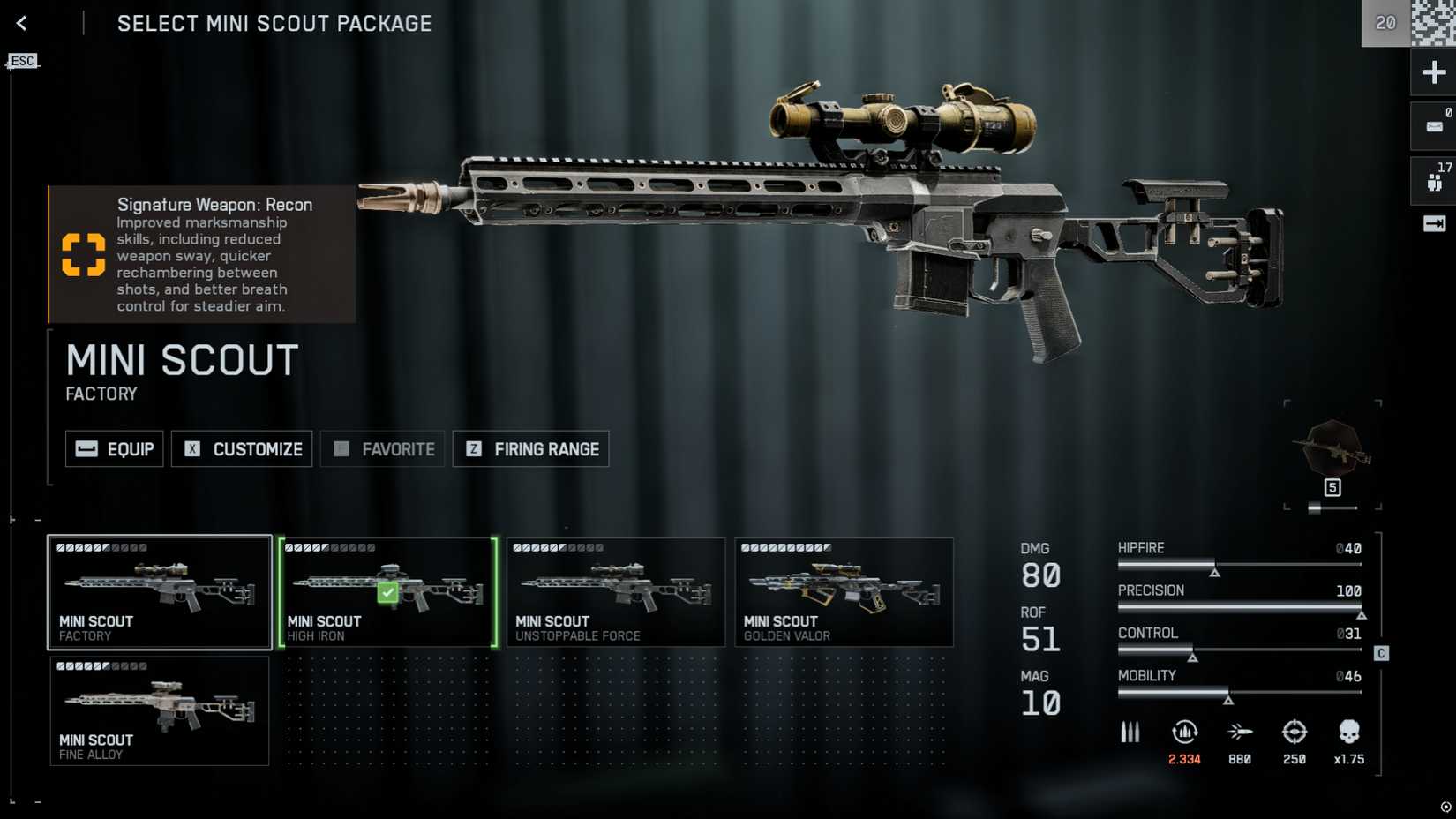Click the arrow-to-bar icon on right edge
The height and width of the screenshot is (819, 1456).
[1434, 224]
